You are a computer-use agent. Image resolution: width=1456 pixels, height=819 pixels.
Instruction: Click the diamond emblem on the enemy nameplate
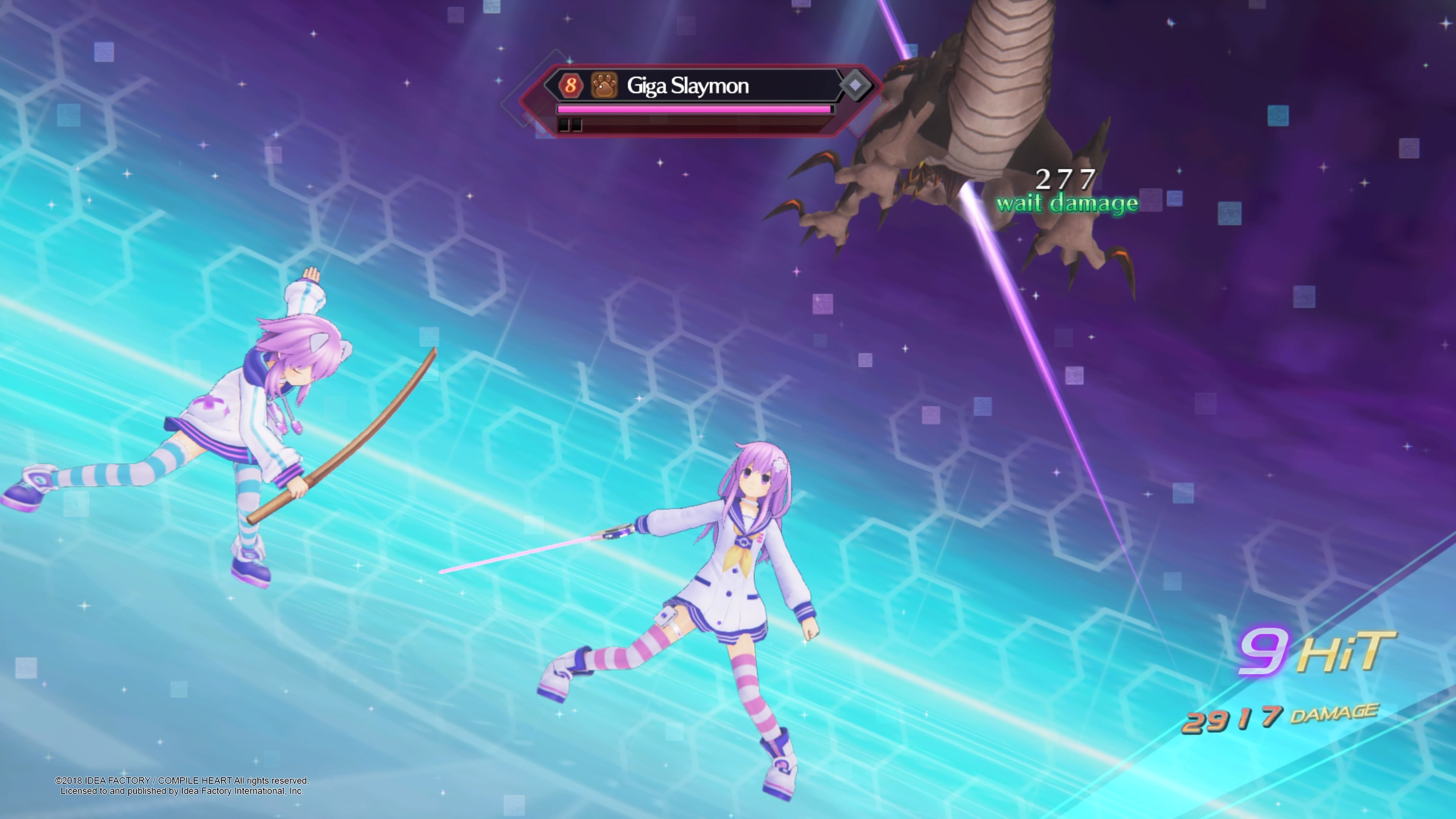(x=855, y=85)
